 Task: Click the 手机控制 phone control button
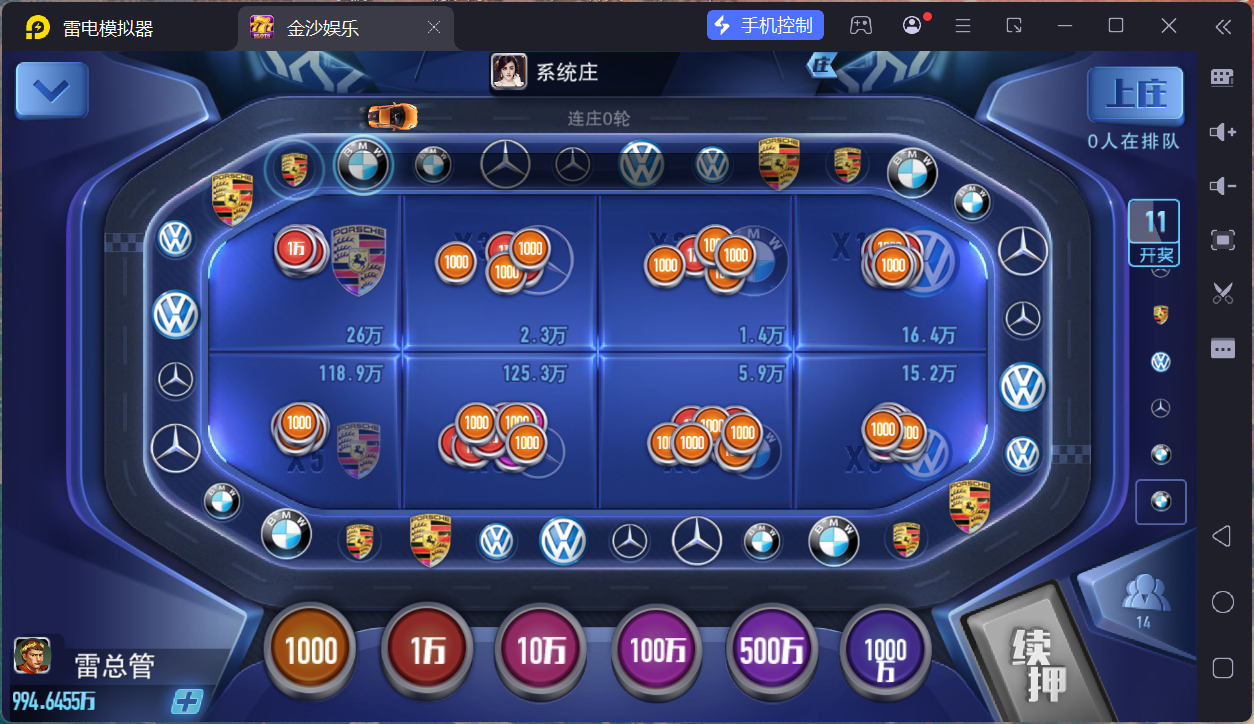coord(765,26)
